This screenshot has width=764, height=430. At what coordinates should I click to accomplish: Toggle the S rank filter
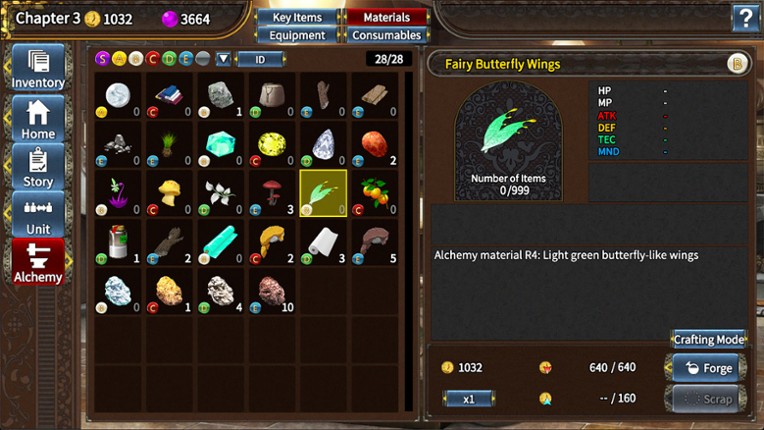tap(102, 59)
